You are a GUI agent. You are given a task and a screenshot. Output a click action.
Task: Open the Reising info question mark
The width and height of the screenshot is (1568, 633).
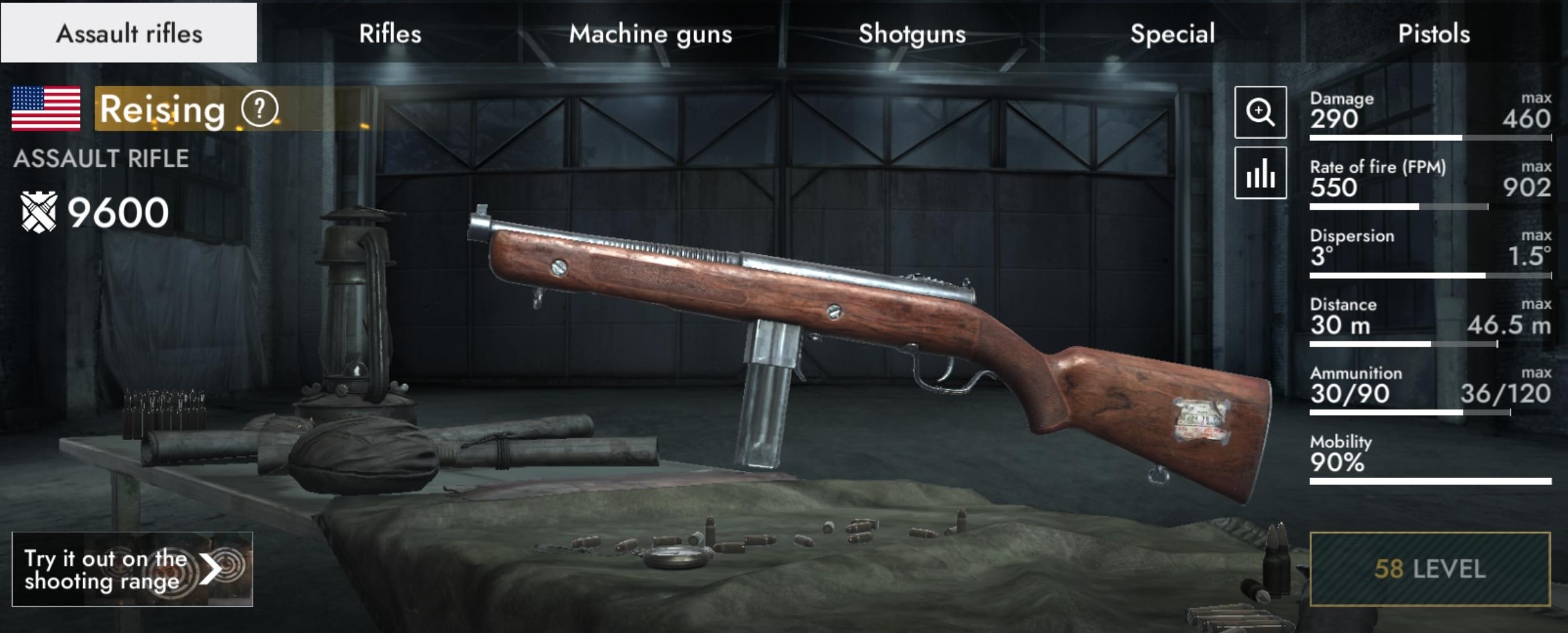(x=259, y=109)
